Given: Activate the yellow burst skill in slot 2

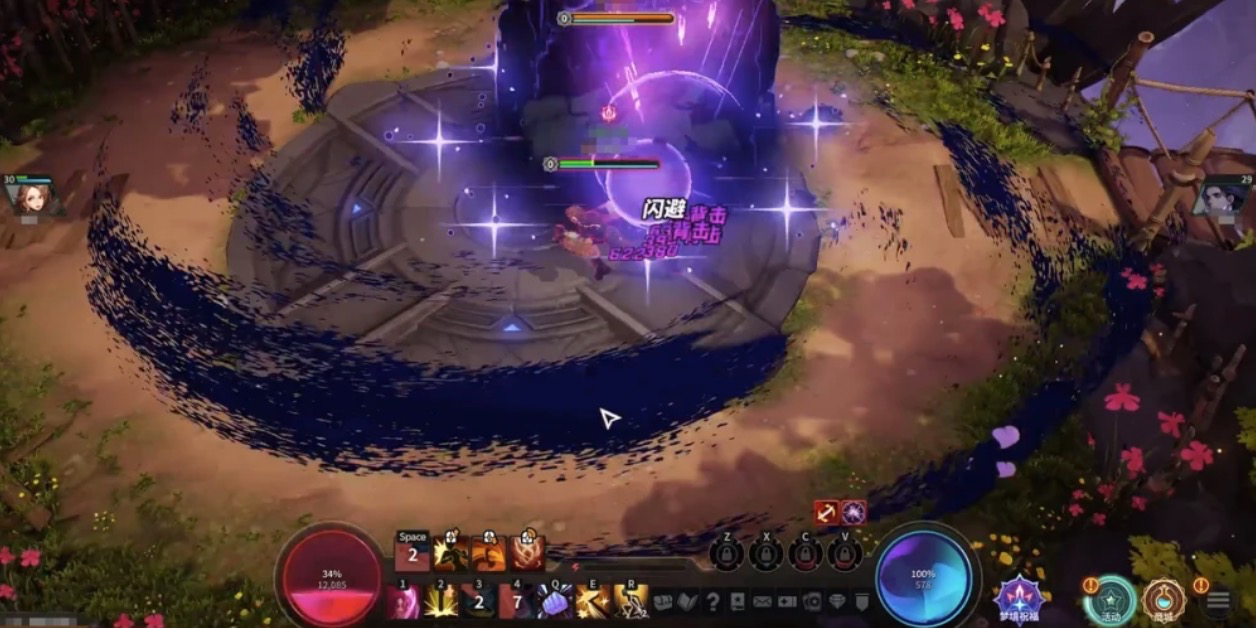Looking at the screenshot, I should [x=441, y=601].
